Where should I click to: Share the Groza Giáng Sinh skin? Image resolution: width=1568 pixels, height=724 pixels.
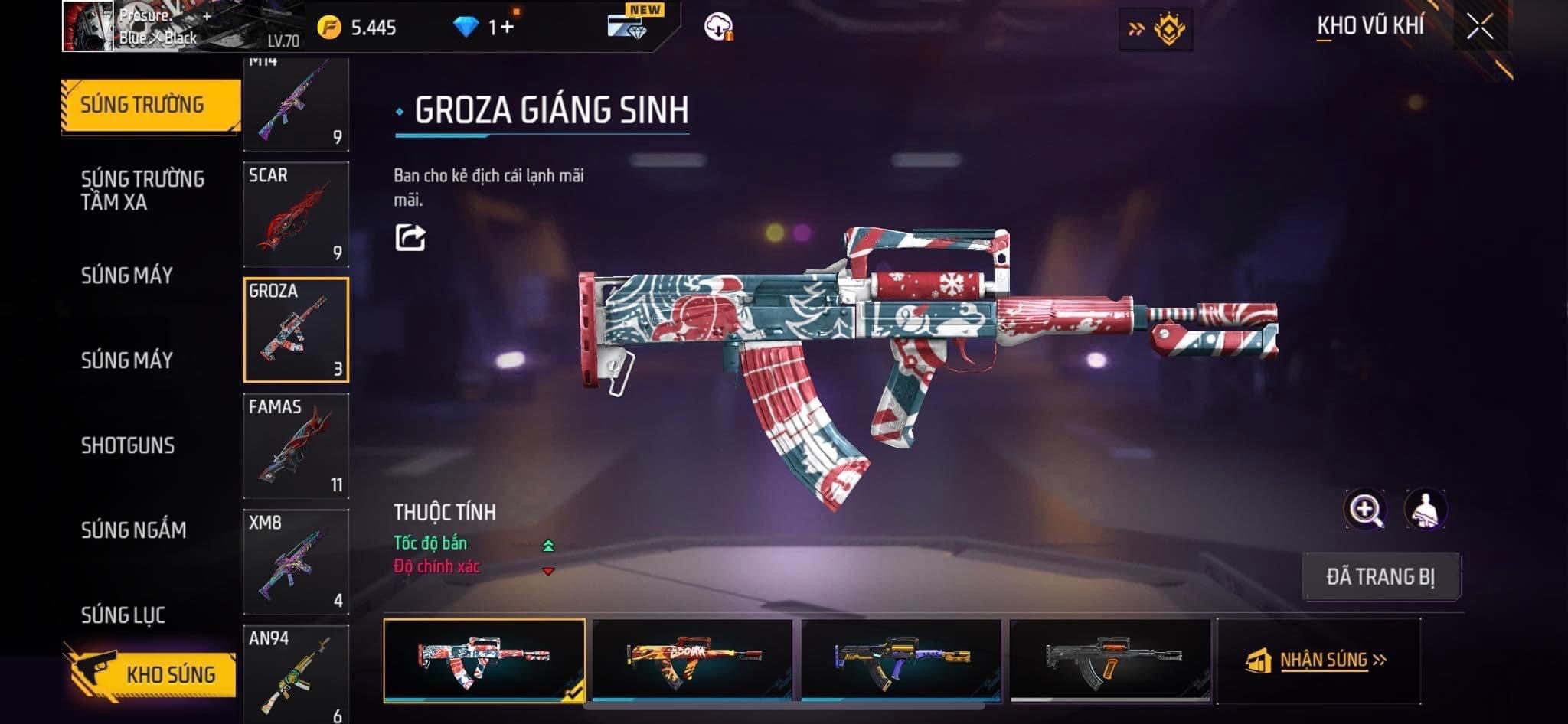click(410, 237)
